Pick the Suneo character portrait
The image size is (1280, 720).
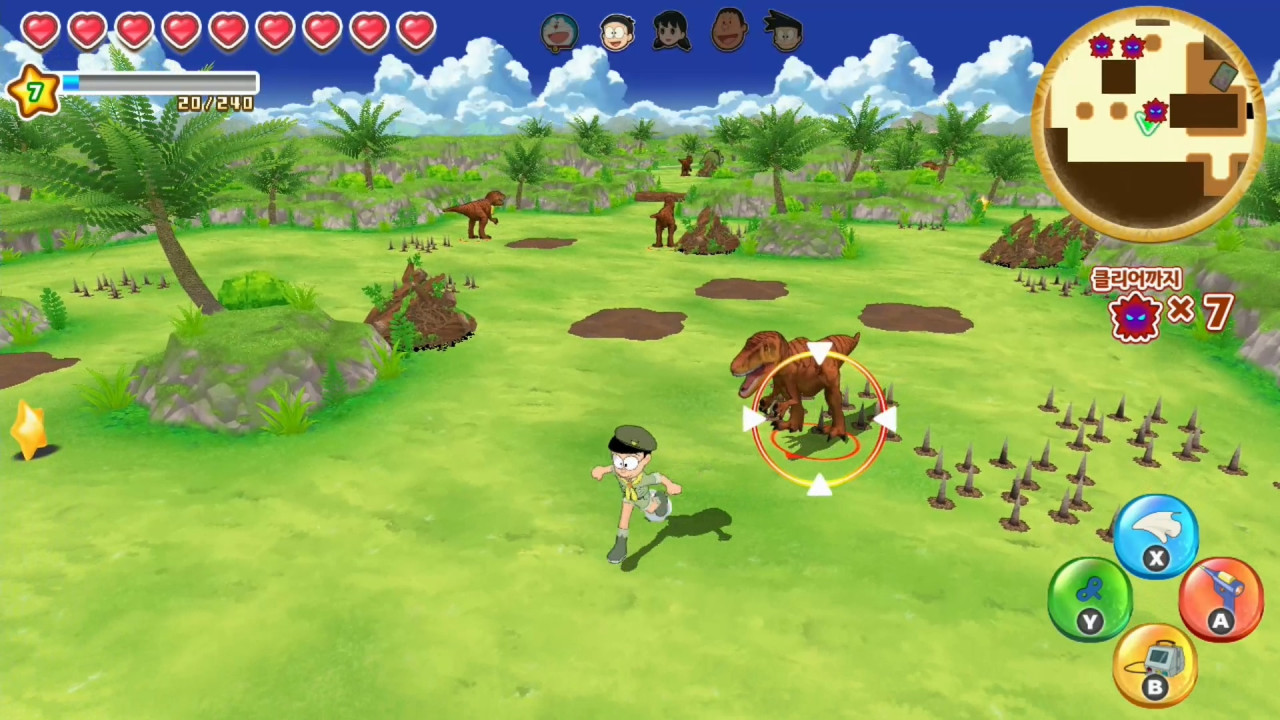click(x=787, y=32)
